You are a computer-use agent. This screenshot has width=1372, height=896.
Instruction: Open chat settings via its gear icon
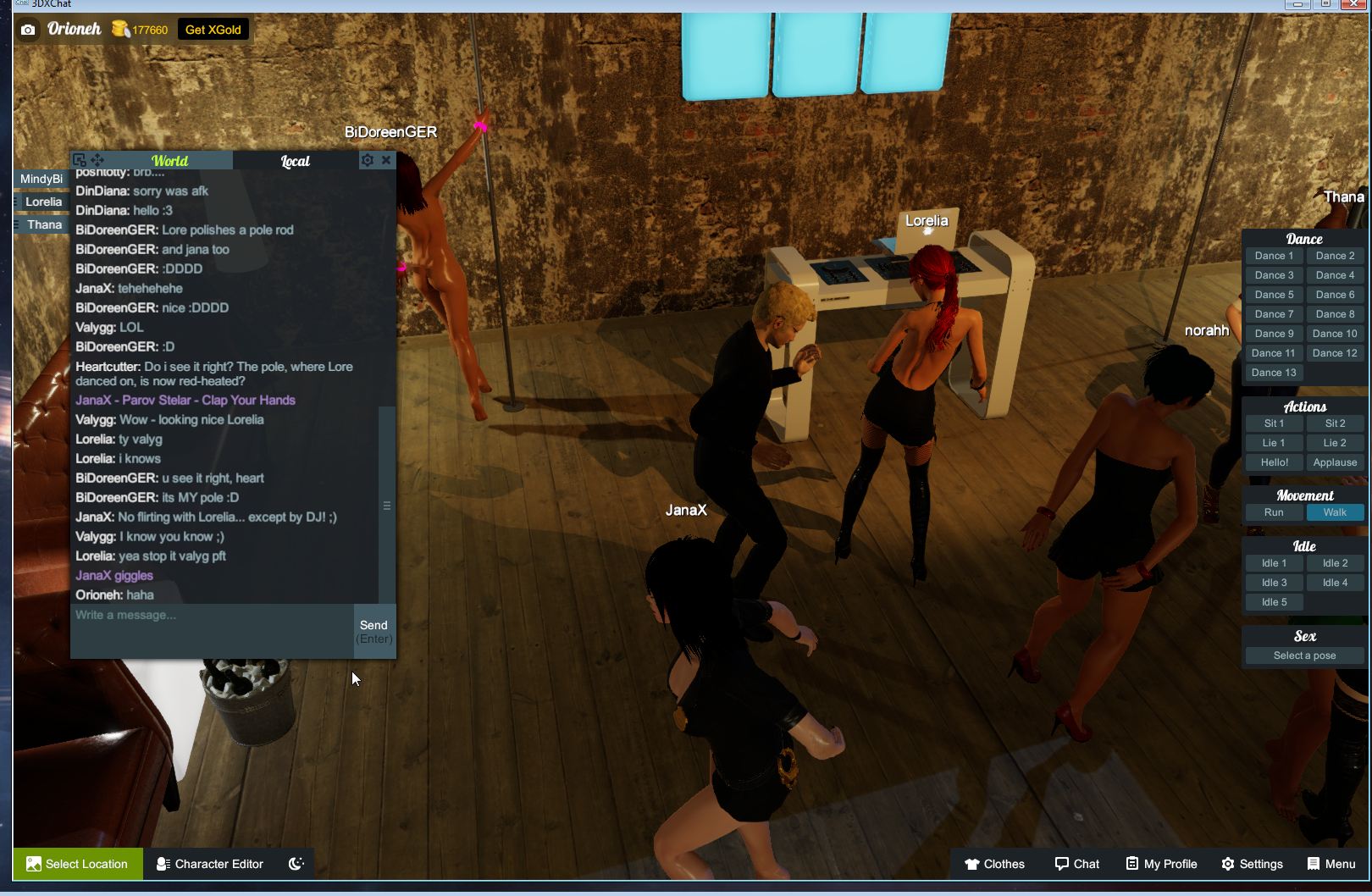click(x=368, y=159)
